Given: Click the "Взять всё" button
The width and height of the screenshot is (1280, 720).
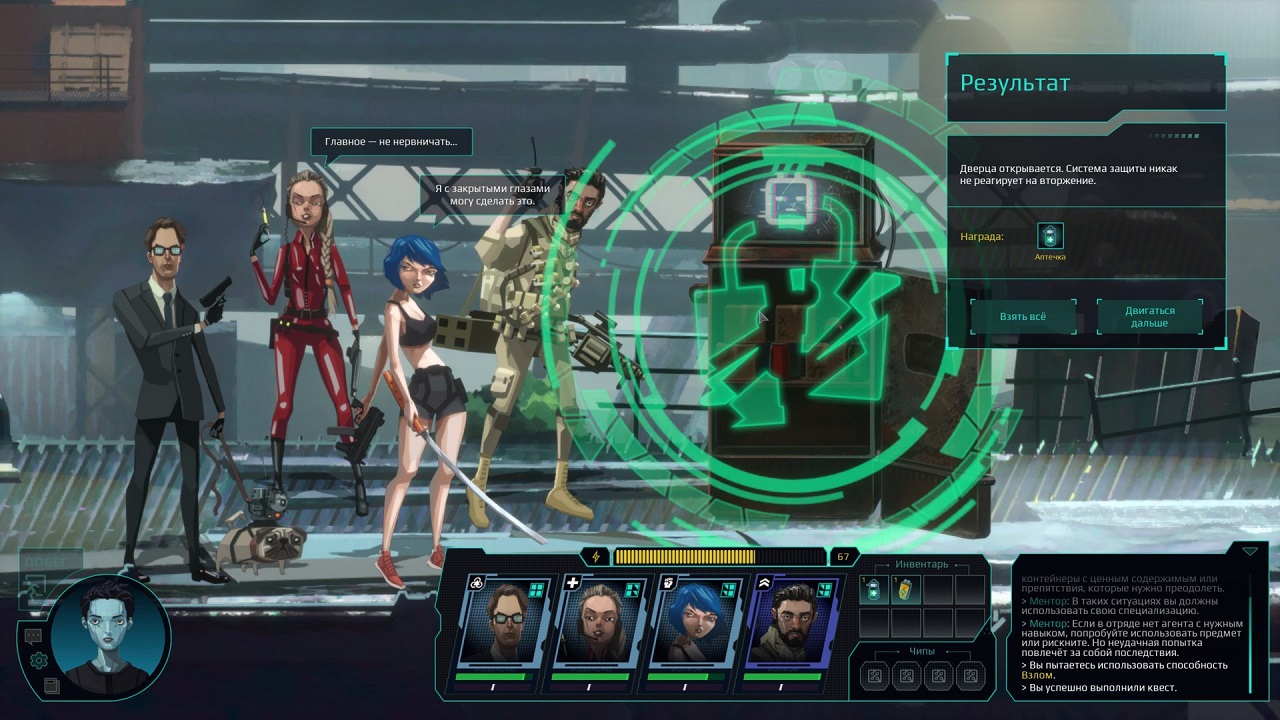Looking at the screenshot, I should point(1023,316).
